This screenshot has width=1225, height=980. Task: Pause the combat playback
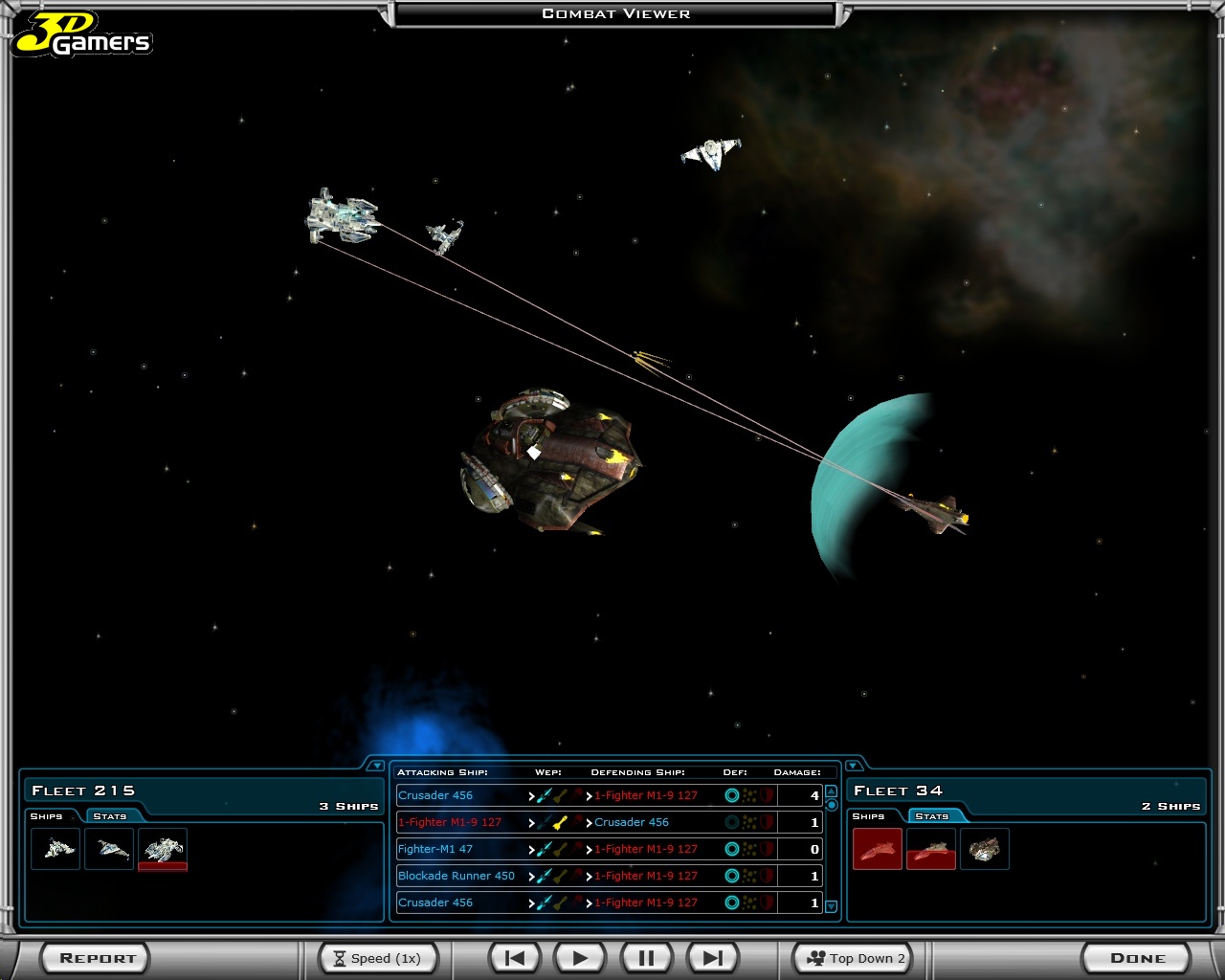(645, 957)
